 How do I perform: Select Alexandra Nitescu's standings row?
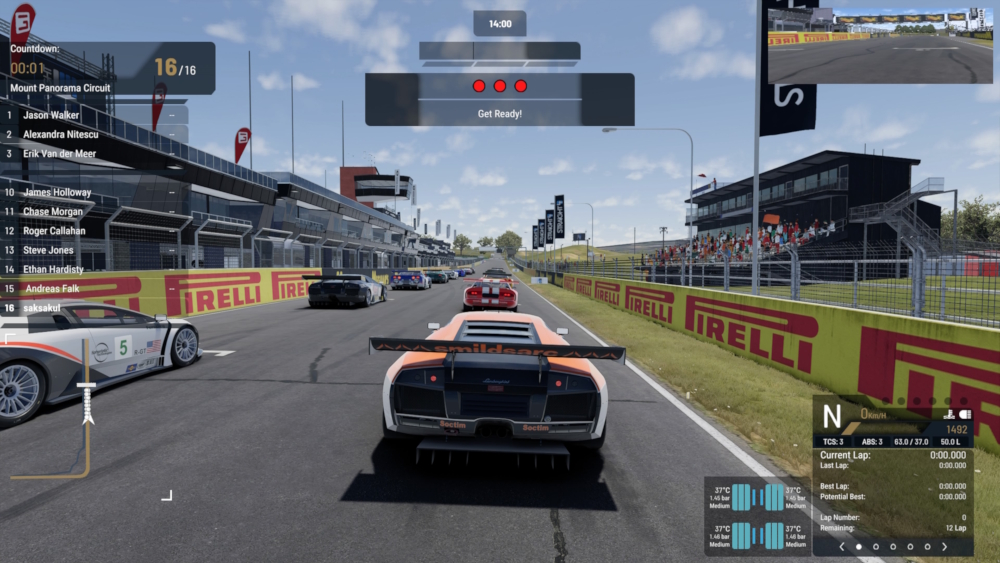(60, 134)
